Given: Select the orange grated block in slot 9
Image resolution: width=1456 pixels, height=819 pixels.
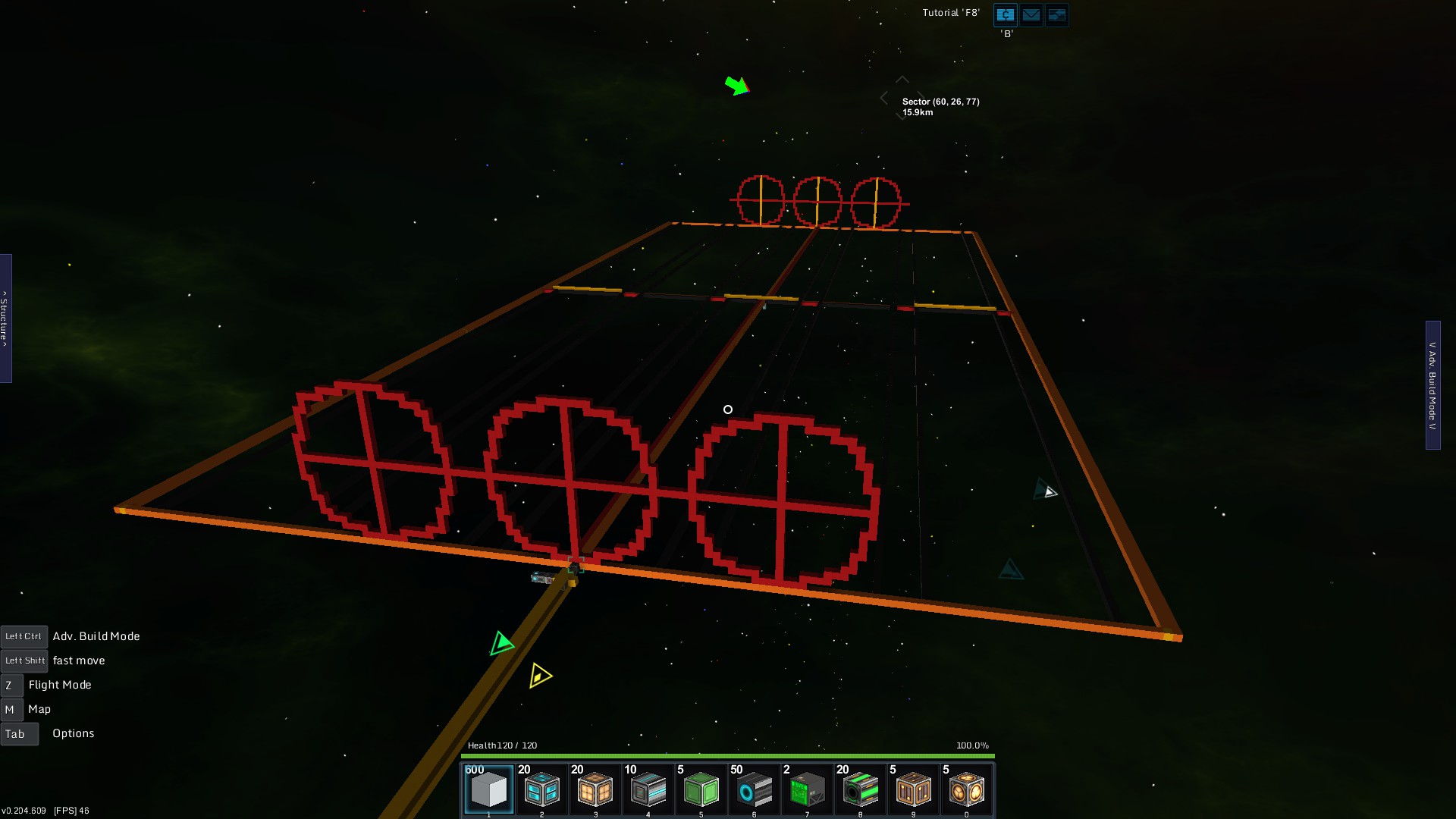Looking at the screenshot, I should click(913, 789).
